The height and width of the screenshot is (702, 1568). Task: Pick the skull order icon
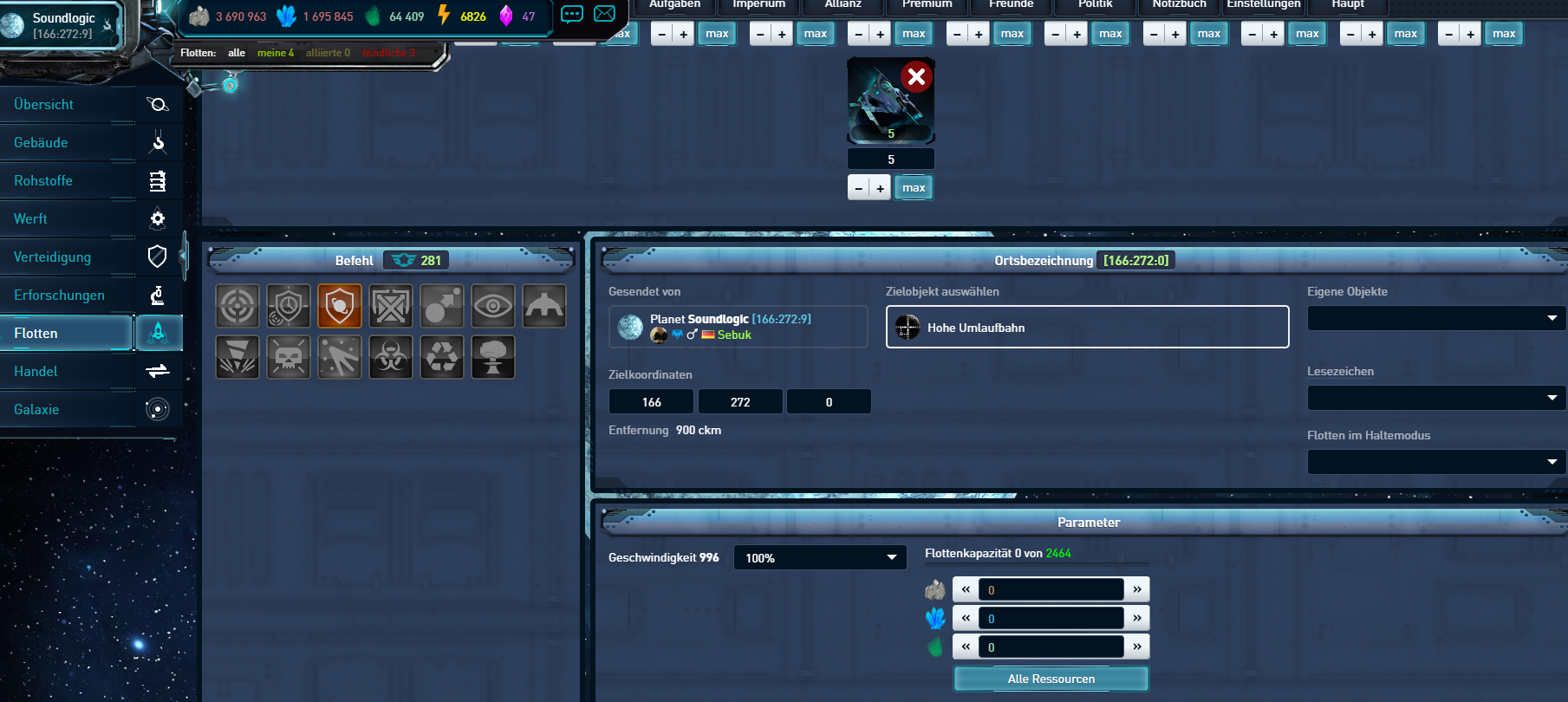tap(289, 357)
